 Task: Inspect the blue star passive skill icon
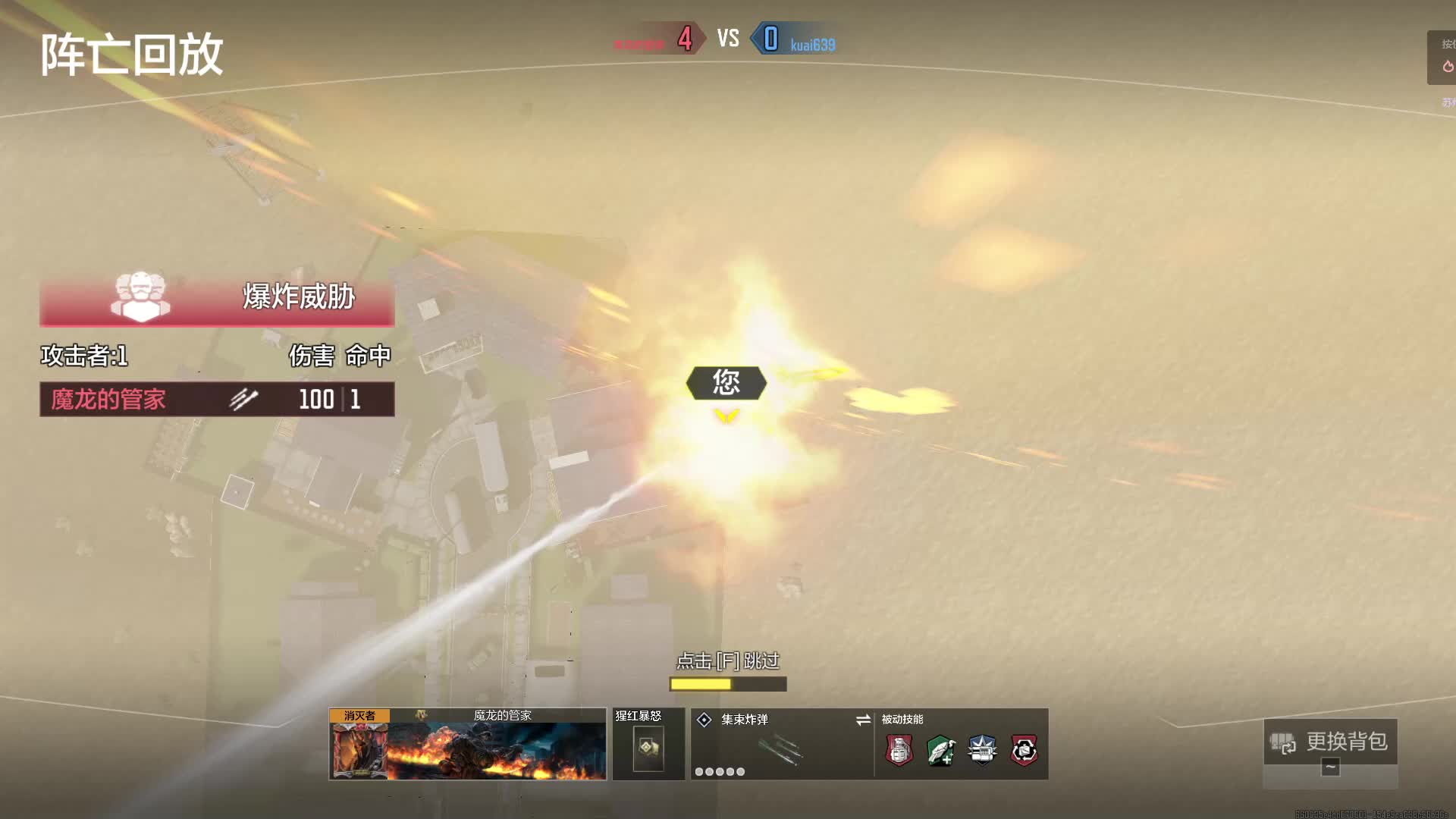[982, 751]
